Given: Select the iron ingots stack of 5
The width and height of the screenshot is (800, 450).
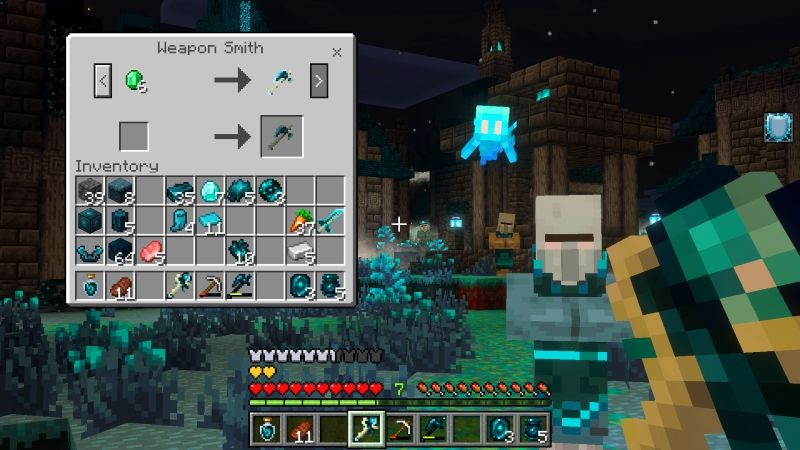Looking at the screenshot, I should tap(302, 251).
